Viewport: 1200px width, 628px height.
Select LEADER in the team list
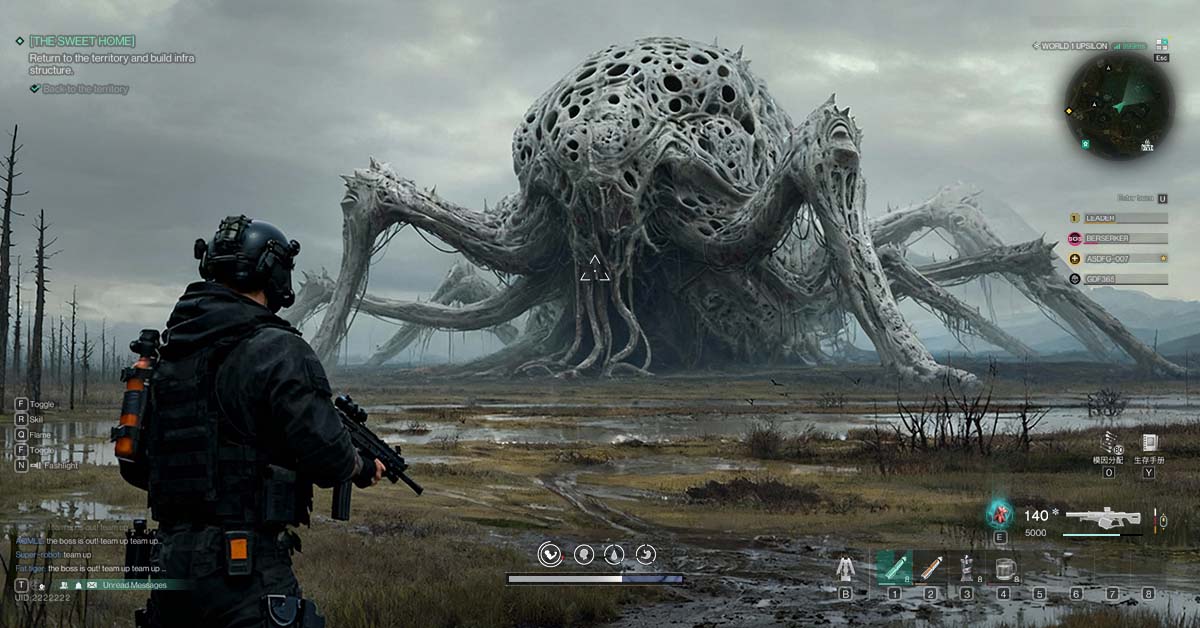point(1125,218)
